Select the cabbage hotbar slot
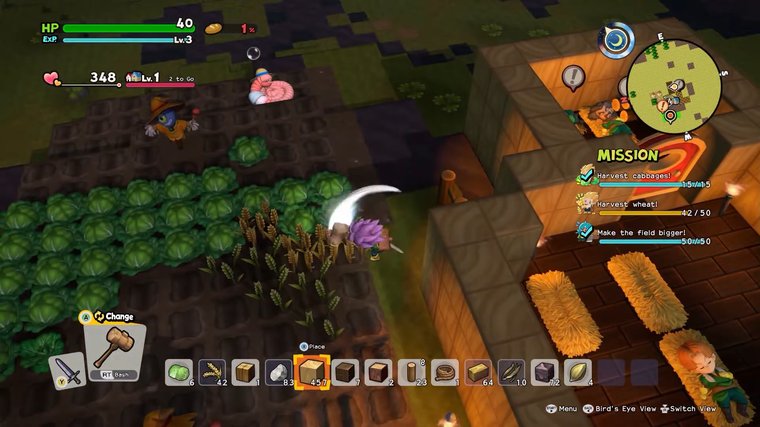This screenshot has width=760, height=427. (x=178, y=373)
